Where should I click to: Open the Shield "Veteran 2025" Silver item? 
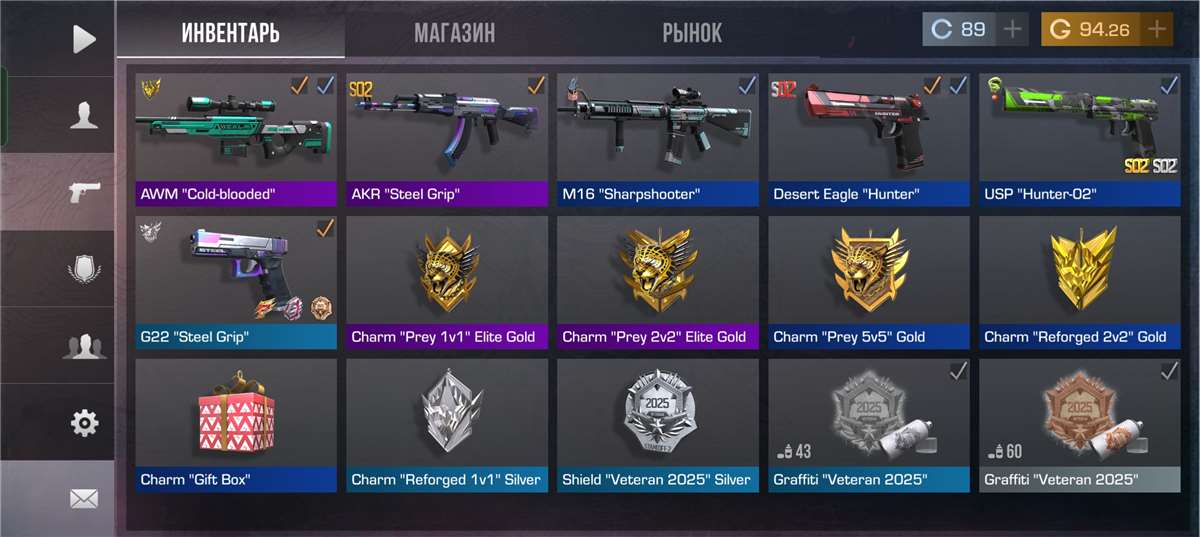(x=658, y=424)
